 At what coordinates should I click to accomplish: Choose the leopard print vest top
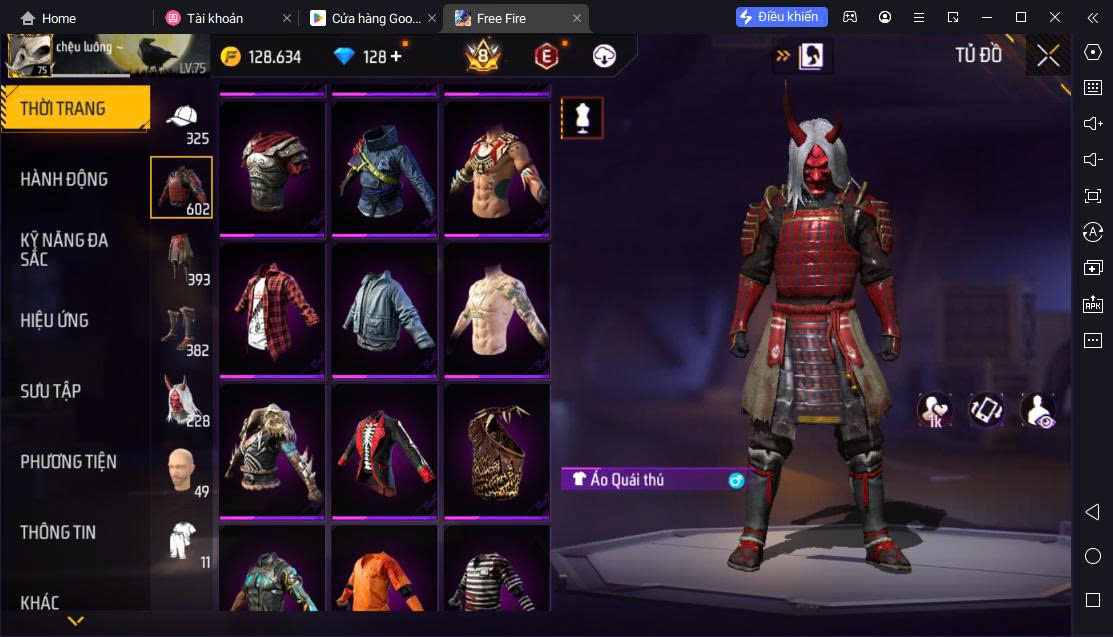point(496,450)
